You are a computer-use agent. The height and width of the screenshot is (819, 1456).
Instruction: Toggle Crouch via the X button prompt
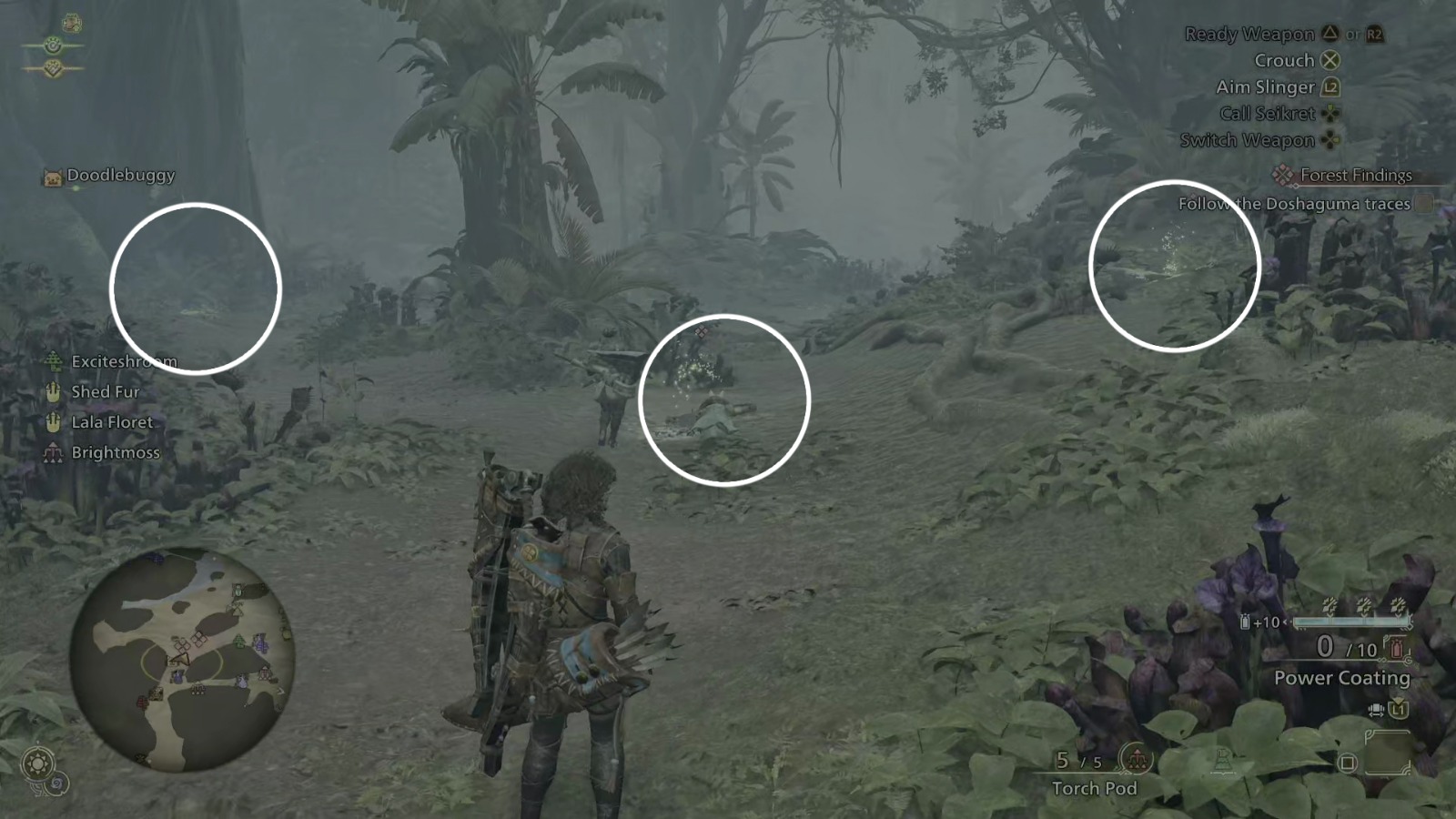click(x=1331, y=60)
